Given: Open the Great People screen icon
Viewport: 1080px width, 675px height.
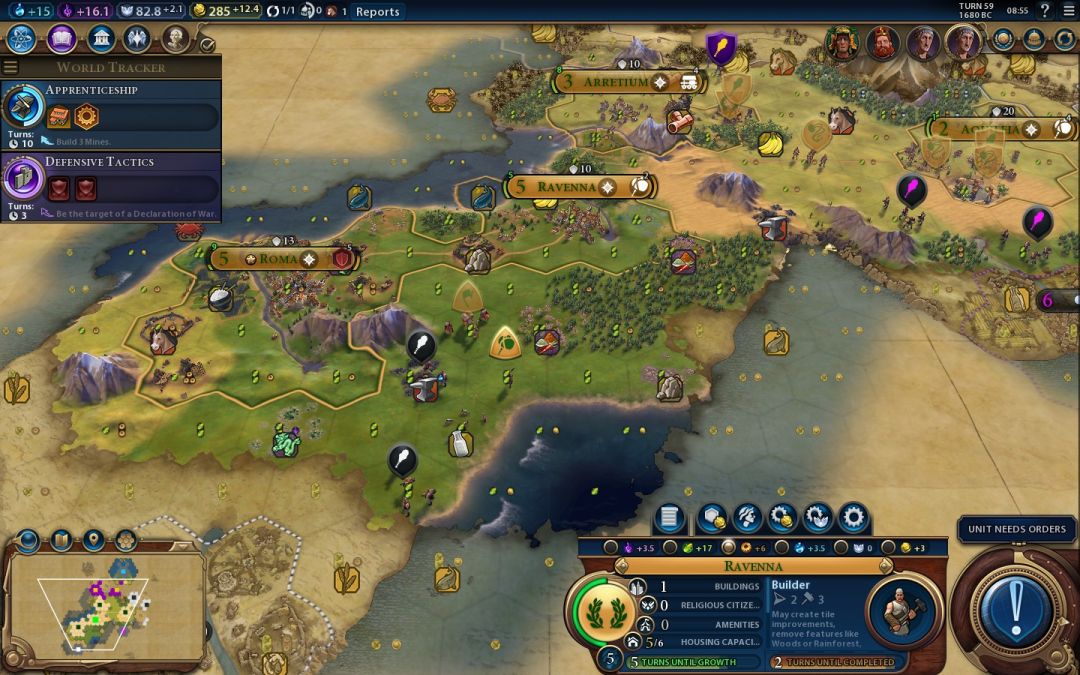Looking at the screenshot, I should (x=176, y=39).
